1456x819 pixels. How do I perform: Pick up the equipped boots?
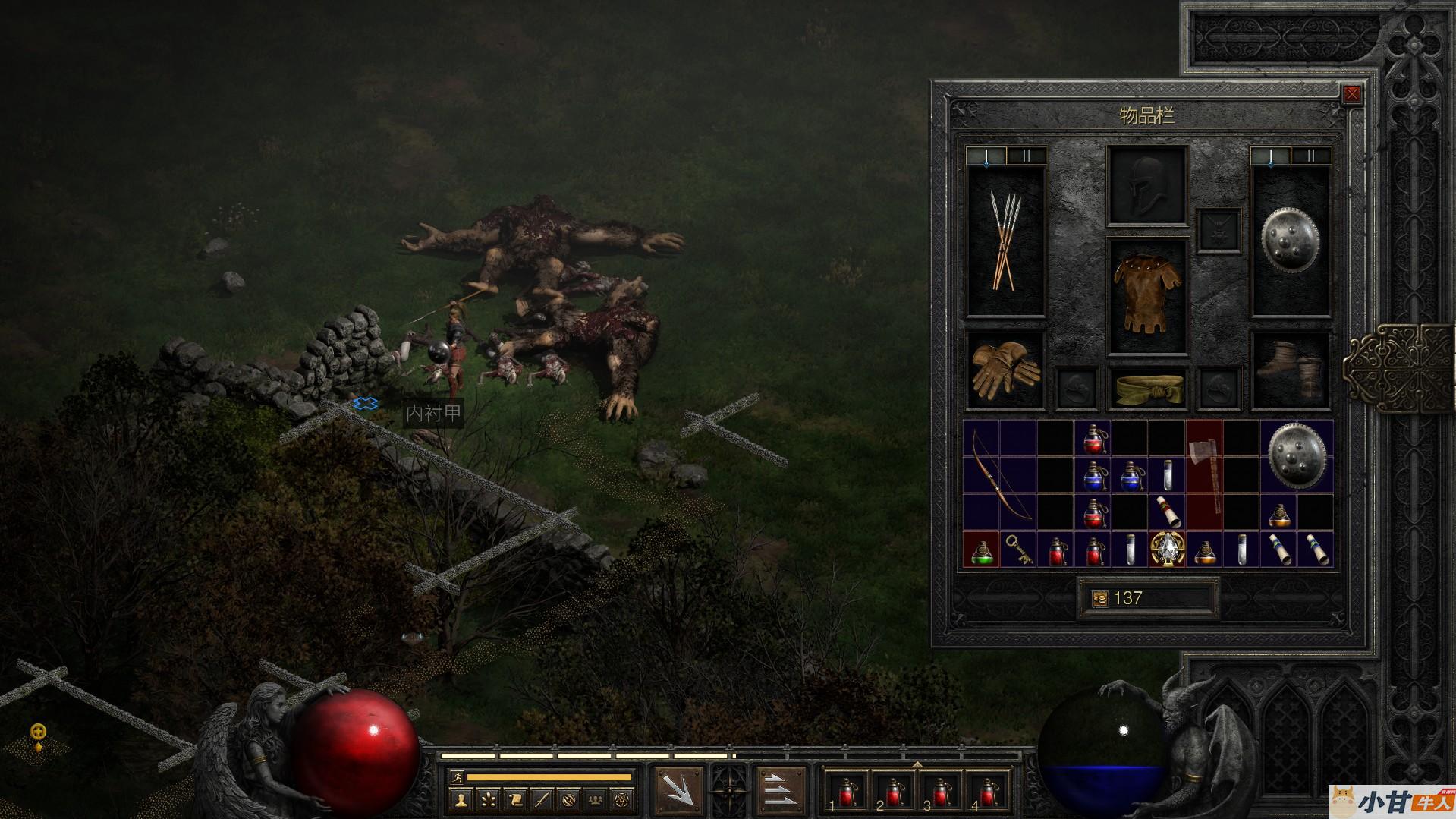coord(1289,369)
